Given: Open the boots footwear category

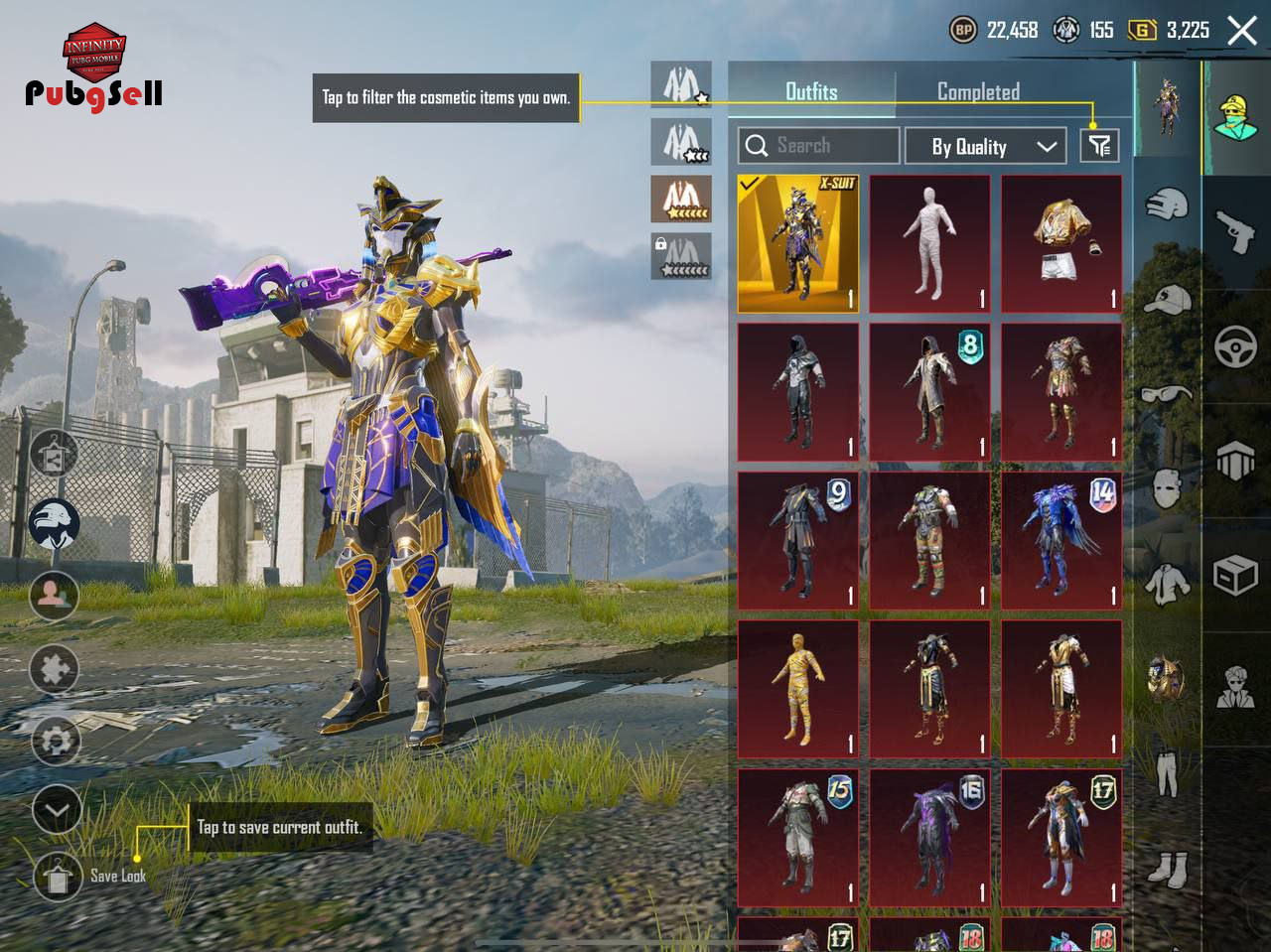Looking at the screenshot, I should point(1167,869).
